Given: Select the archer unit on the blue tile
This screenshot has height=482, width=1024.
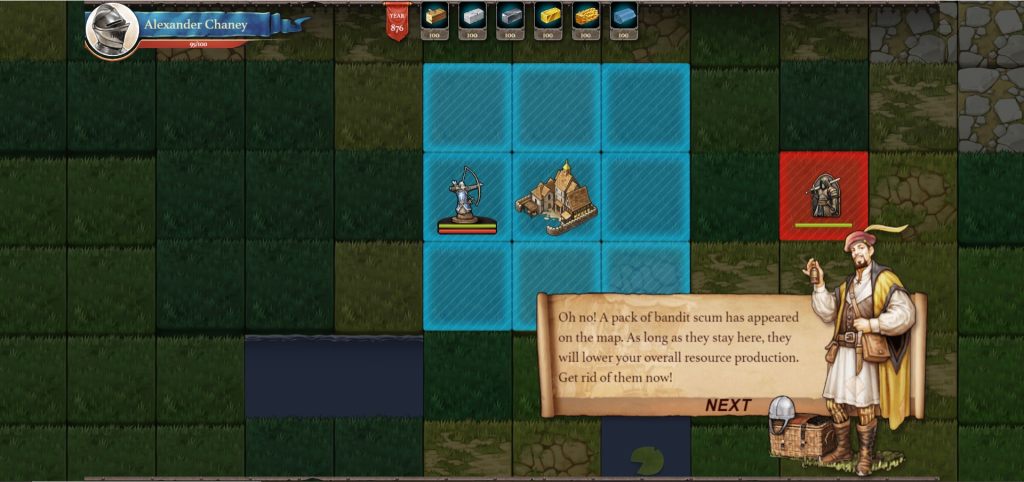Looking at the screenshot, I should pyautogui.click(x=466, y=197).
